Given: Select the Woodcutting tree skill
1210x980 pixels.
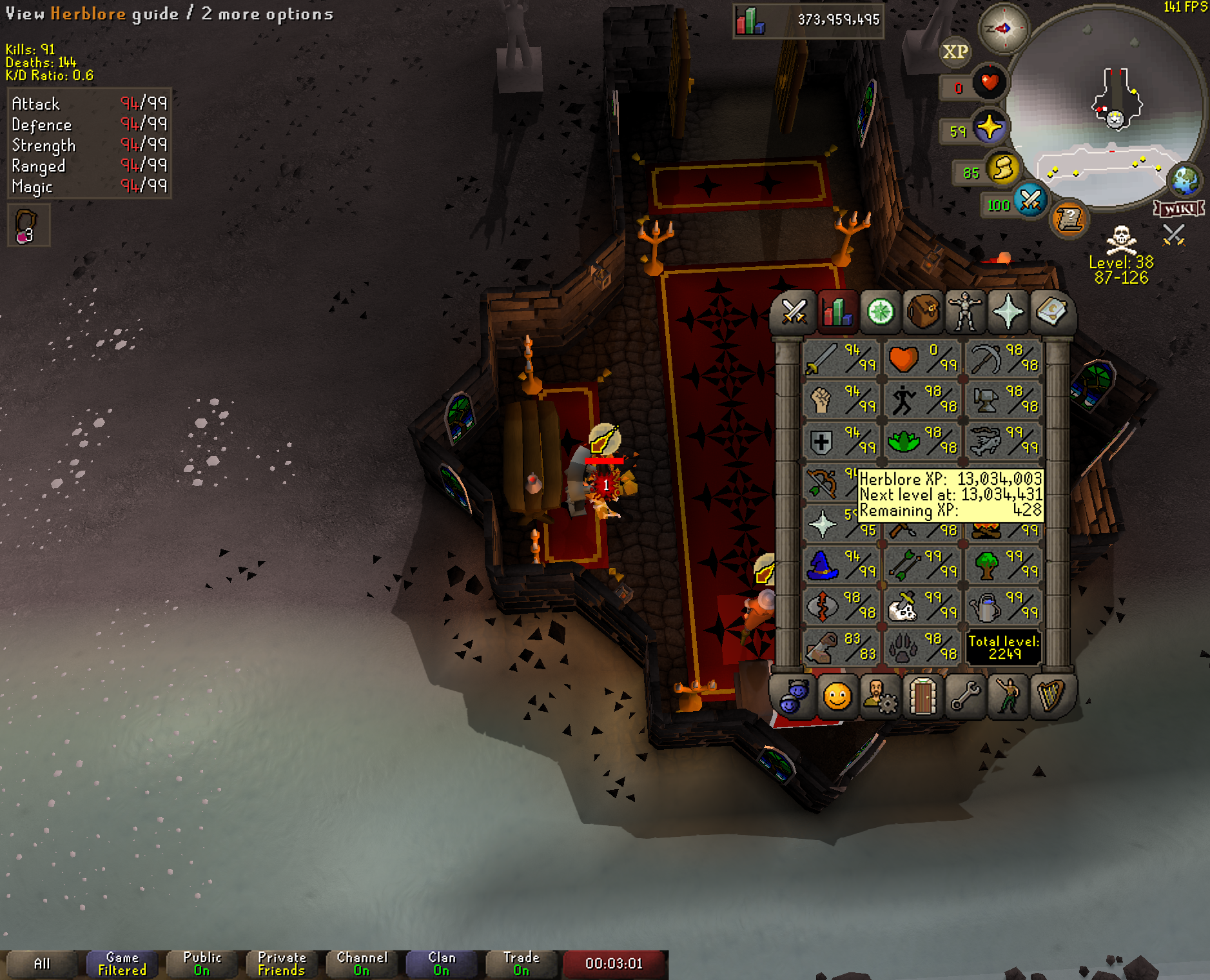Looking at the screenshot, I should (1004, 565).
